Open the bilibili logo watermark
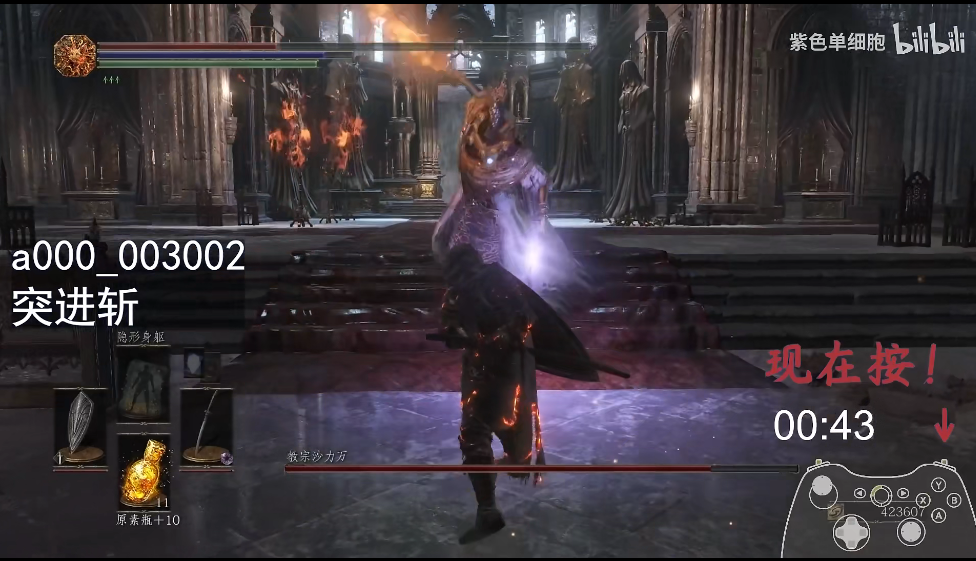Viewport: 976px width, 561px height. click(928, 41)
